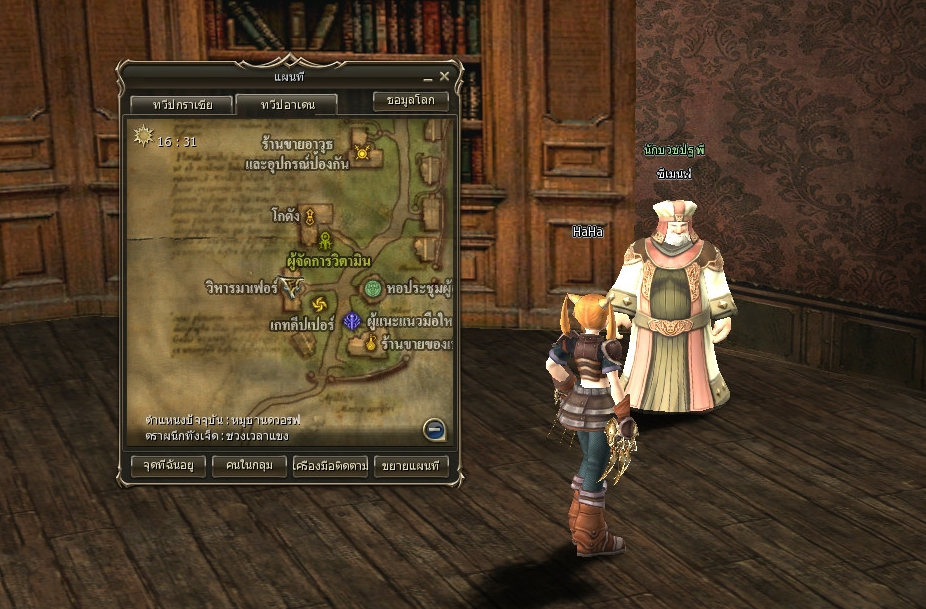
Task: Choose the Gatekeeper swirl marker
Action: point(319,304)
